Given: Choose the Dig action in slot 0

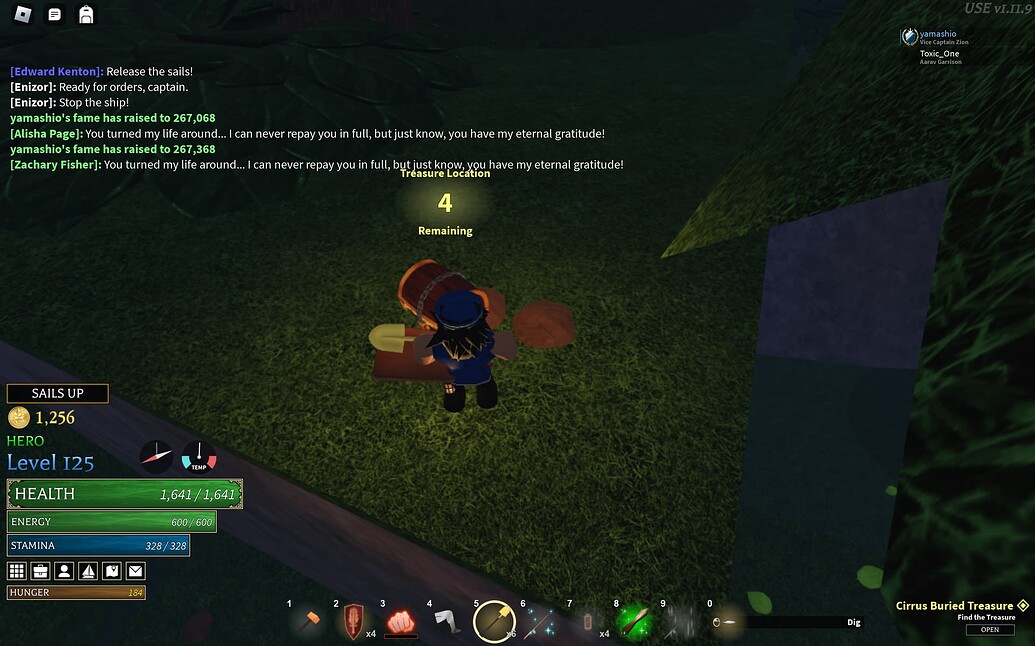Looking at the screenshot, I should click(x=727, y=622).
